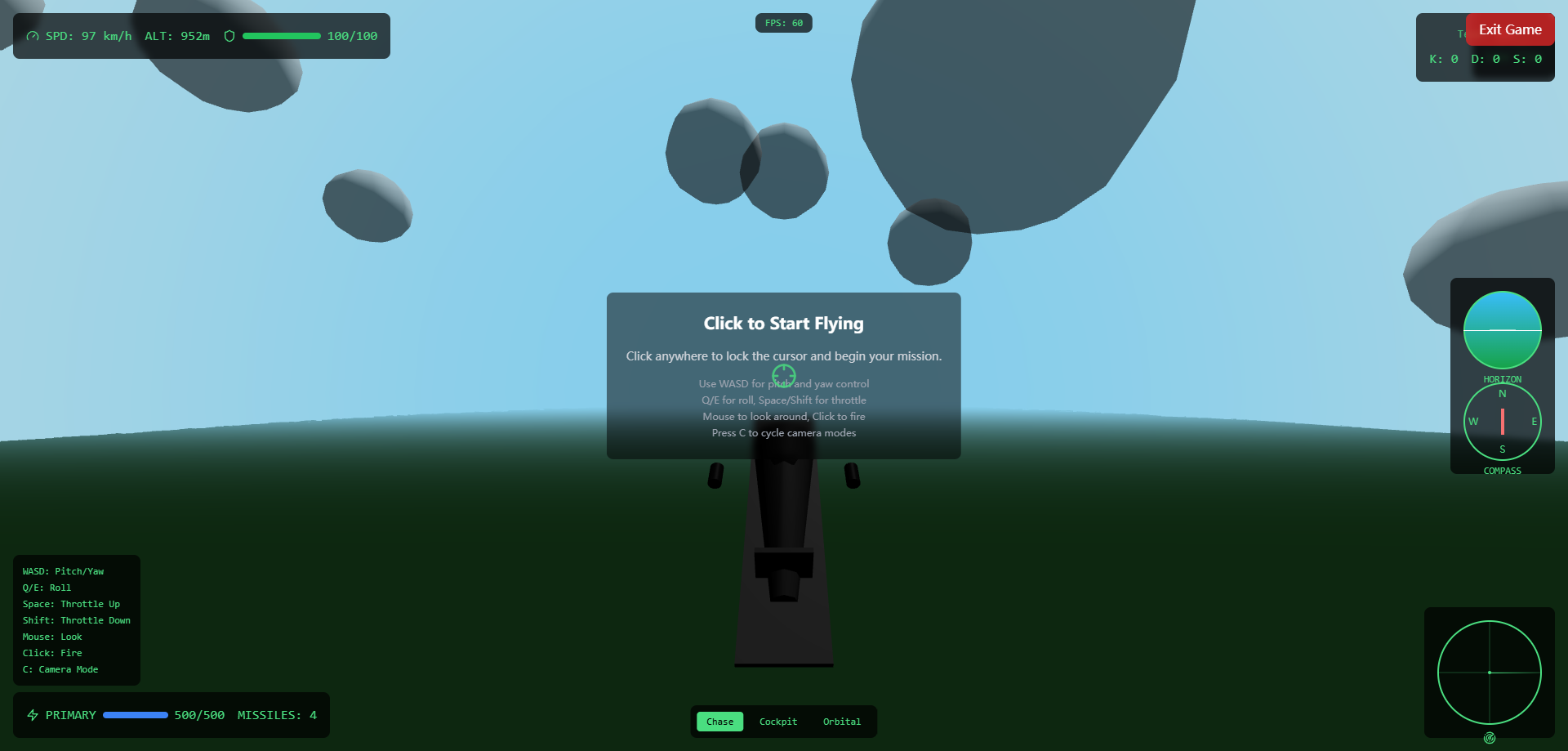Click the PRIMARY weapon ammo bar
1568x751 pixels.
(x=136, y=714)
